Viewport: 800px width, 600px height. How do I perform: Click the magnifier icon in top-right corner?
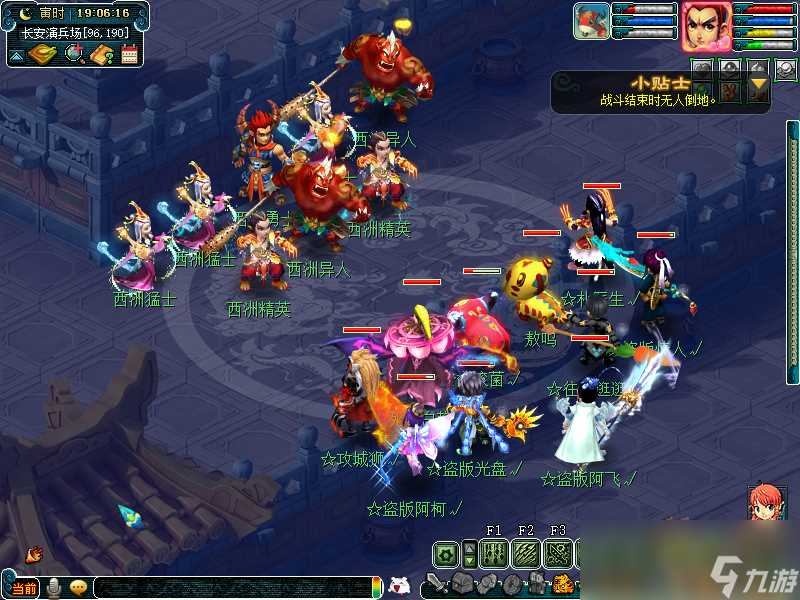pos(788,70)
